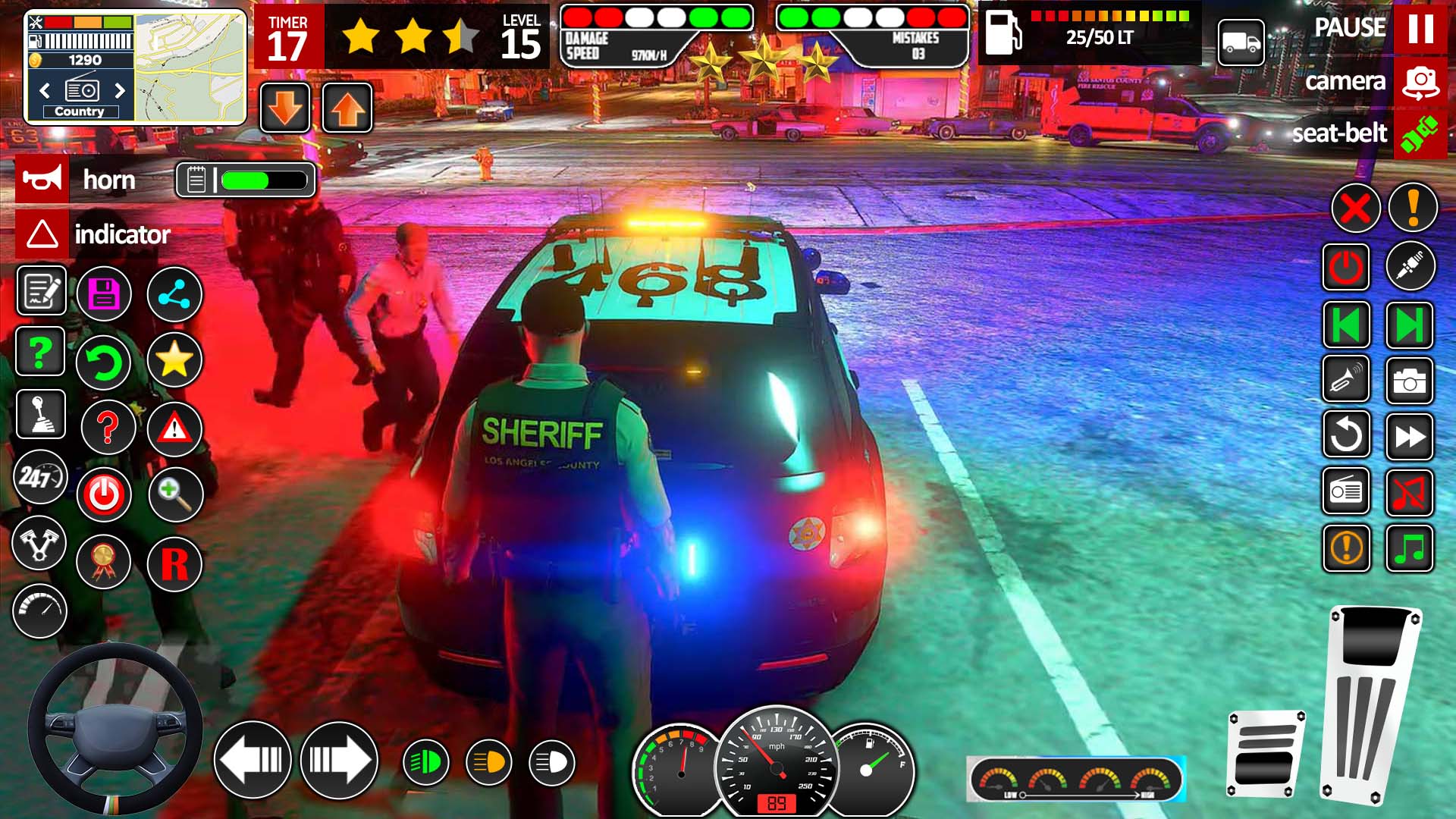Image resolution: width=1456 pixels, height=819 pixels.
Task: Turn on the green high-beam headlights
Action: (426, 762)
